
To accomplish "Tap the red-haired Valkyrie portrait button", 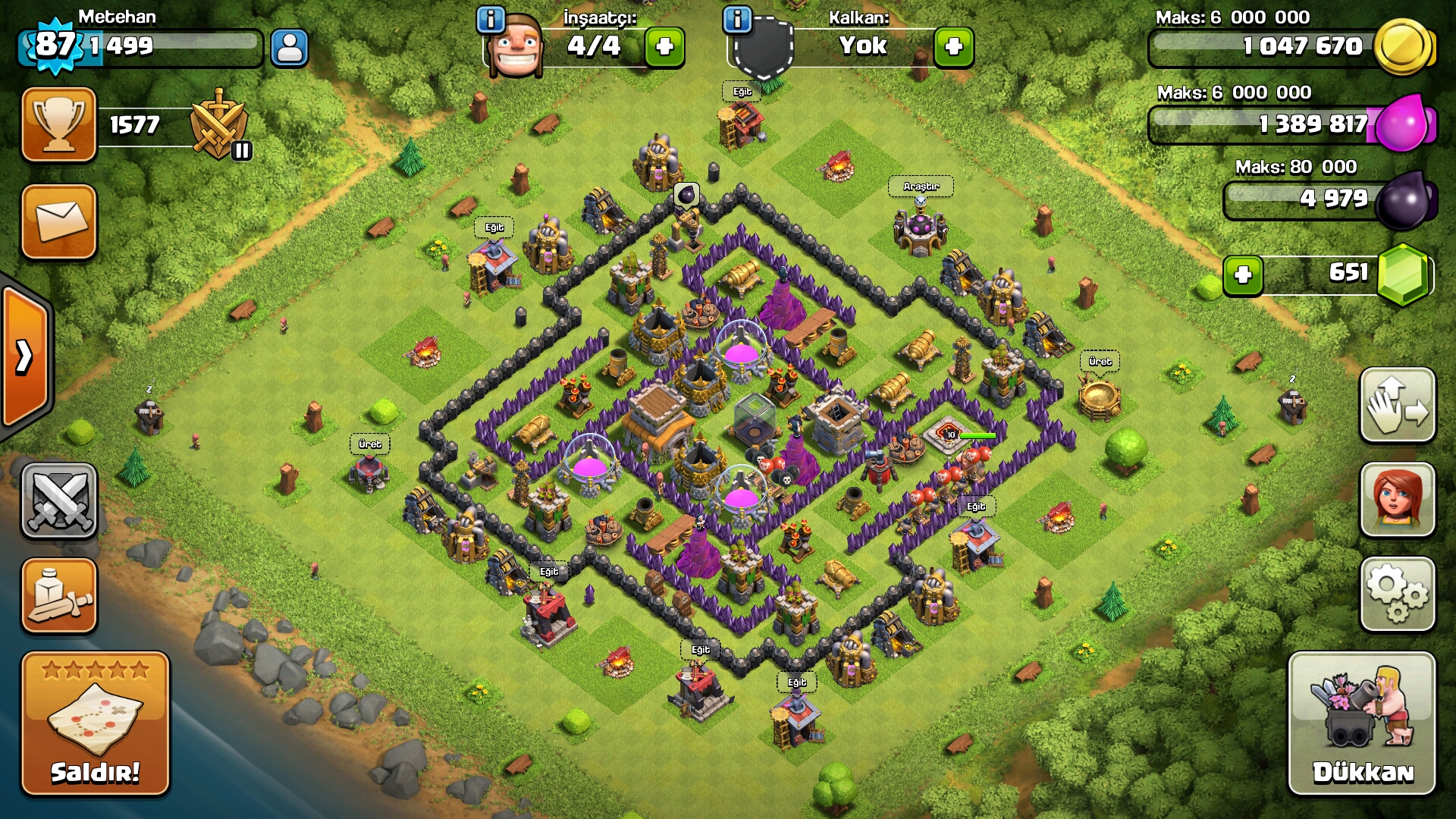I will 1398,500.
